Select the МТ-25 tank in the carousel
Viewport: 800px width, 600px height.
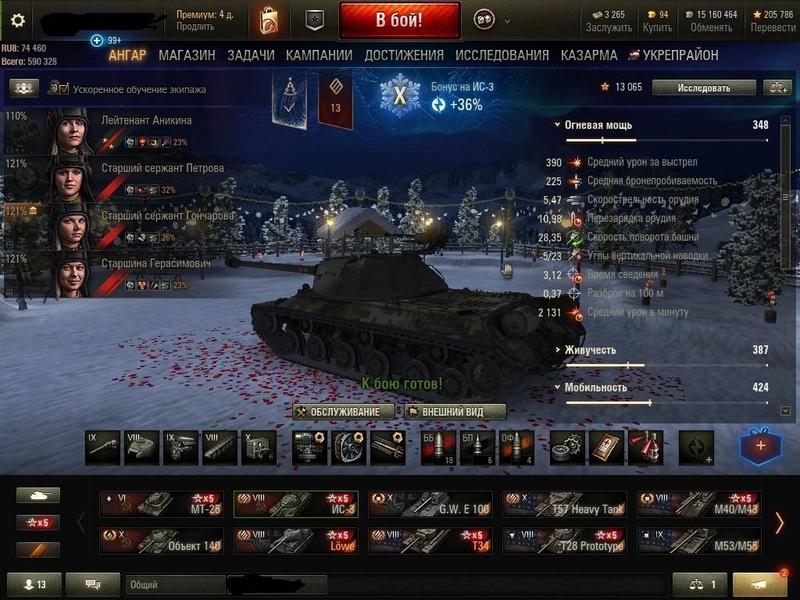(161, 503)
